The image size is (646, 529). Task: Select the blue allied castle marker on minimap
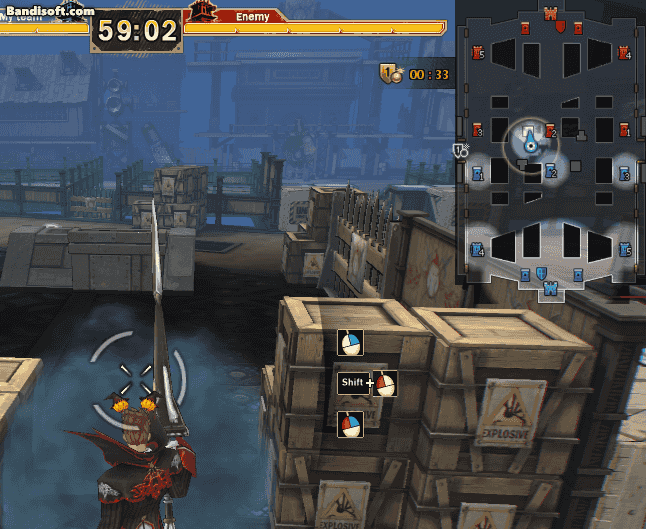[550, 288]
